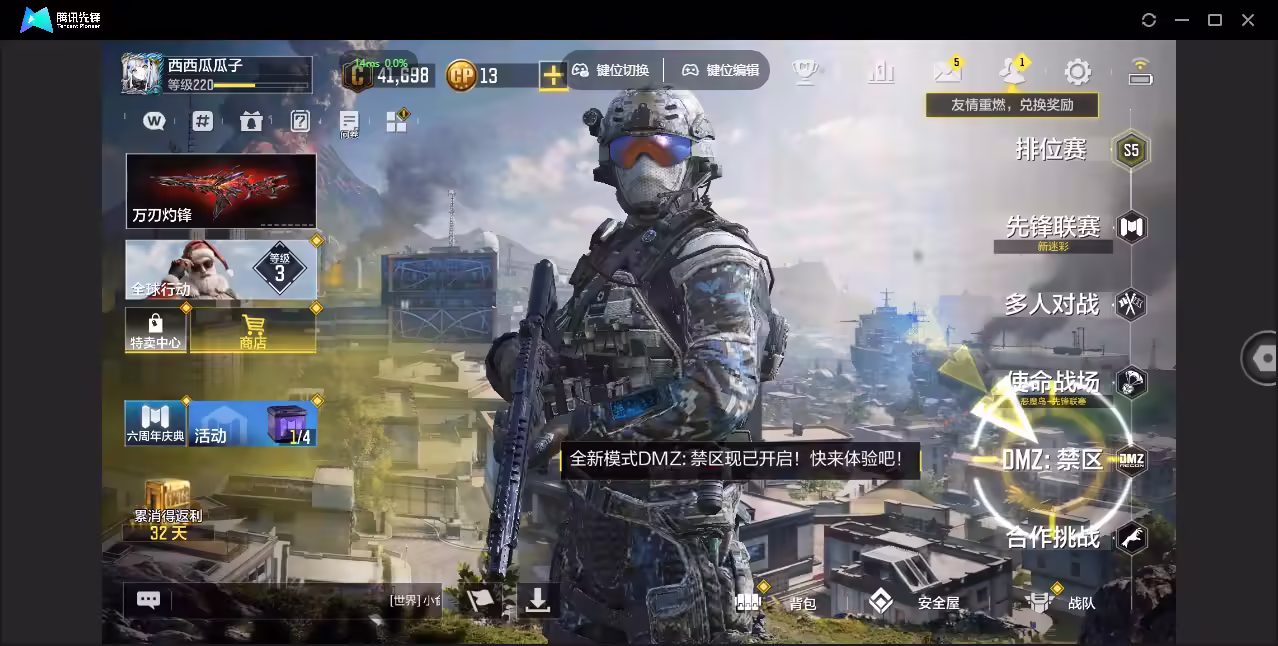Visit the 特卖中心 sale center

[155, 330]
